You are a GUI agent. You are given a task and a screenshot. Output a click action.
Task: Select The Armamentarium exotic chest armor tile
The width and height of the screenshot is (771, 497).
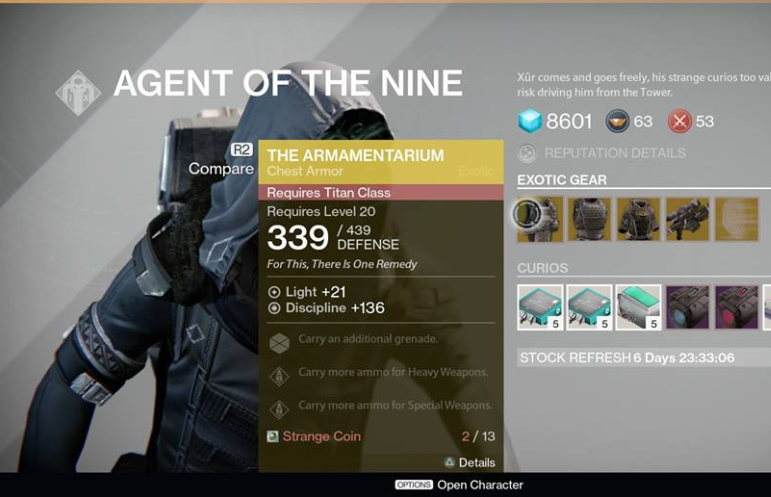click(x=540, y=218)
